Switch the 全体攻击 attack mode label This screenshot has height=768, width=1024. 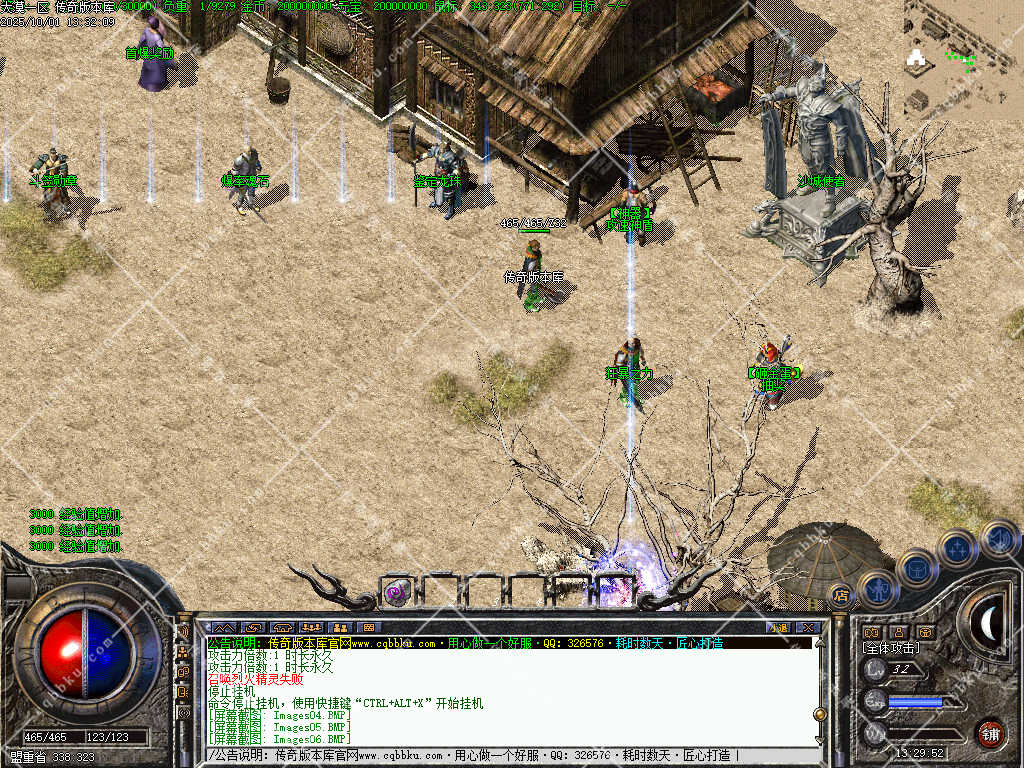(x=891, y=648)
